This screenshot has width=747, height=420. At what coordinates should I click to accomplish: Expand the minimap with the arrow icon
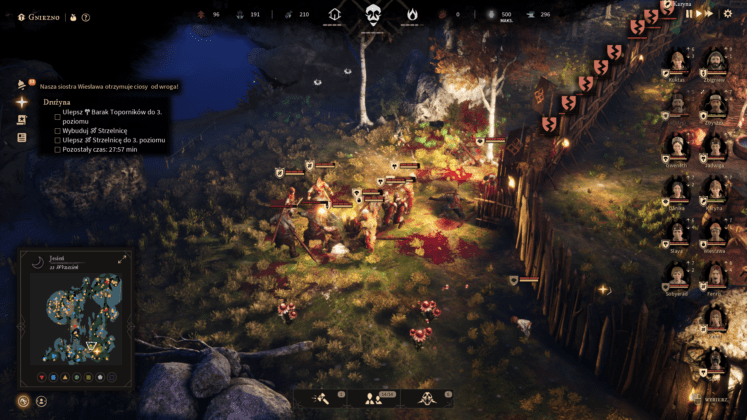click(122, 259)
